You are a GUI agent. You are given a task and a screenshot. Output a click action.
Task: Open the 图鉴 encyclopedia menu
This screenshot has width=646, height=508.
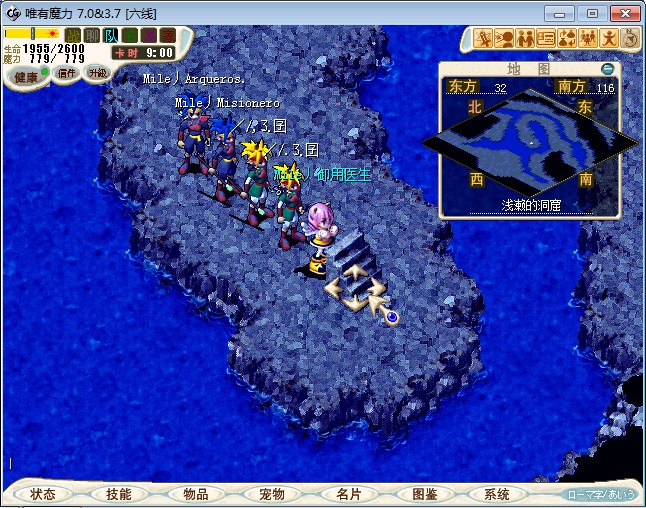424,494
